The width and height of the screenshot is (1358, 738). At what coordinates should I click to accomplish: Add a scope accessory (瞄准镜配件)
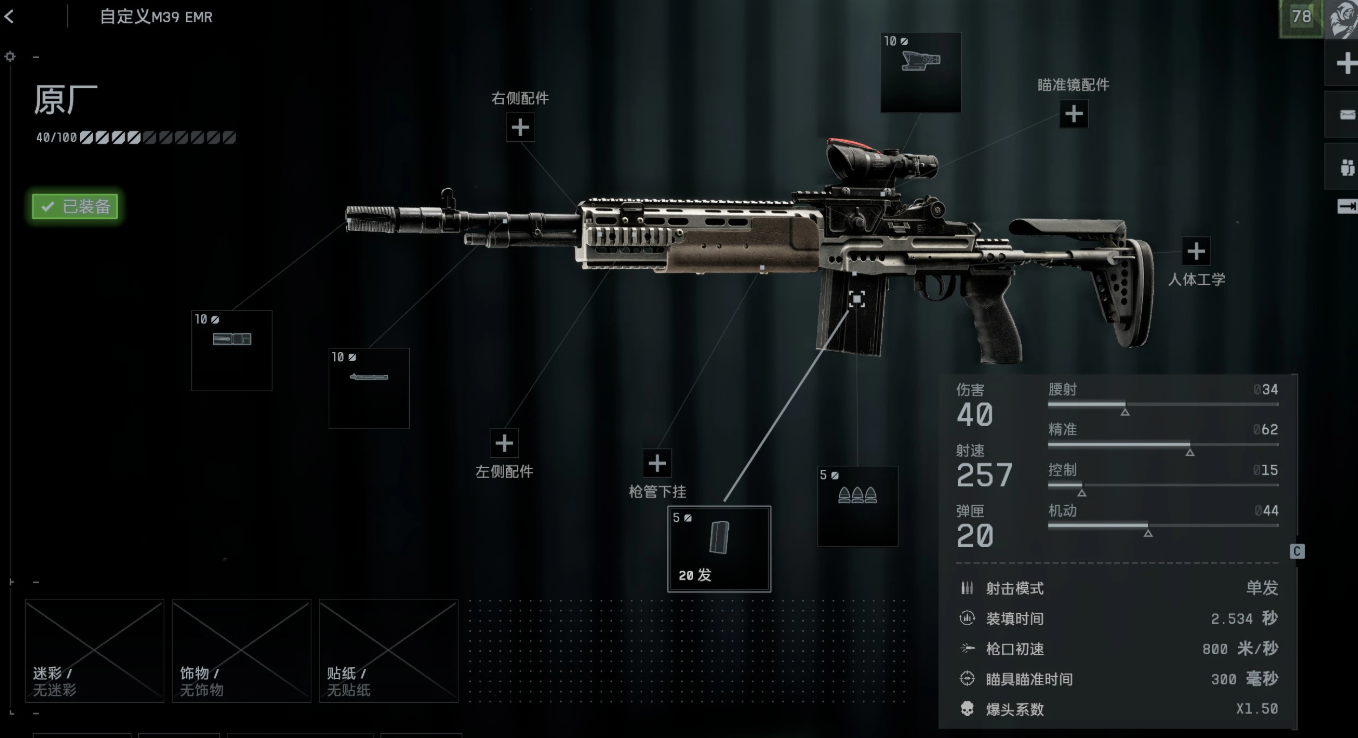1073,114
